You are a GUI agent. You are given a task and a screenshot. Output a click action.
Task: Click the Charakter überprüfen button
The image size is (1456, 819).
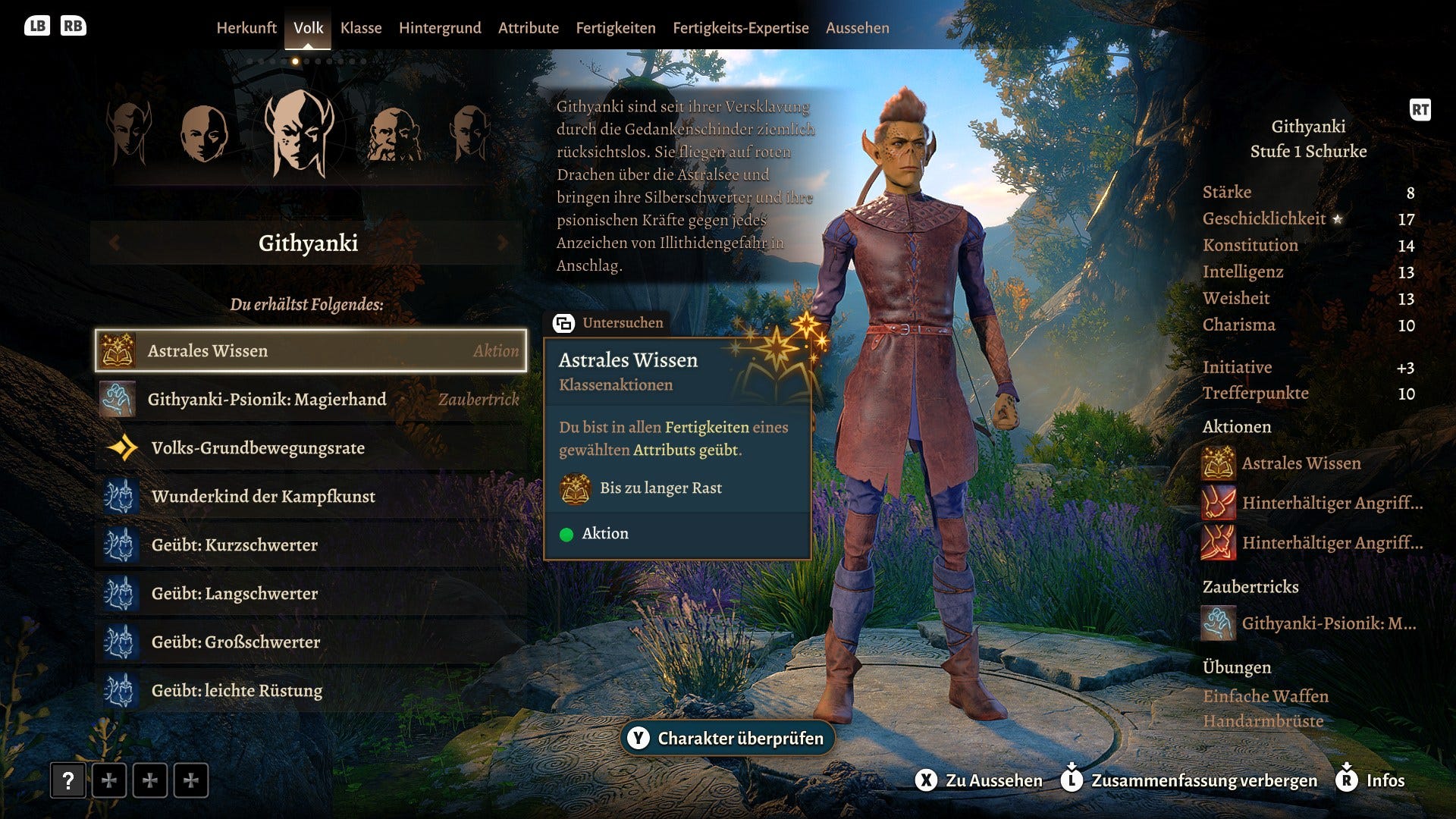[727, 736]
